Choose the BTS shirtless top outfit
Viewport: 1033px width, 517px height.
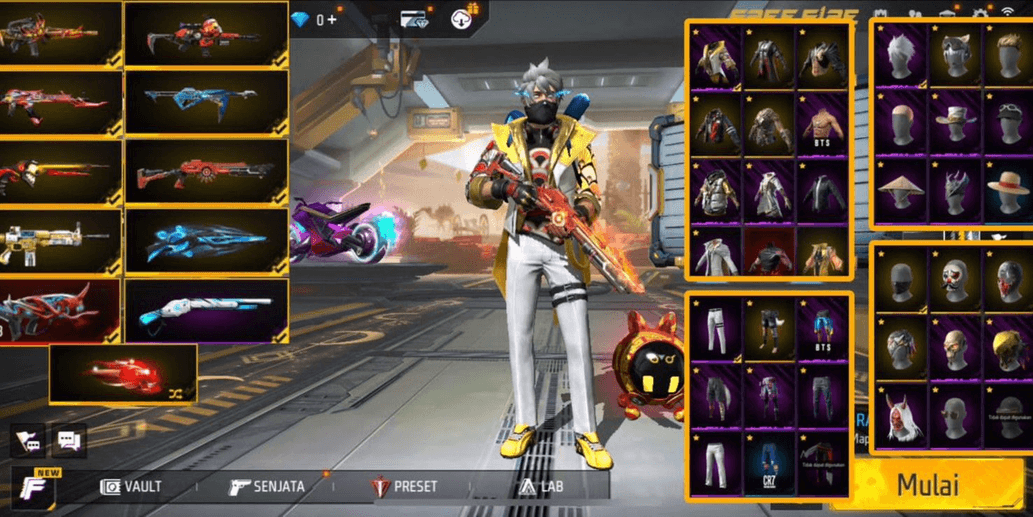(822, 127)
